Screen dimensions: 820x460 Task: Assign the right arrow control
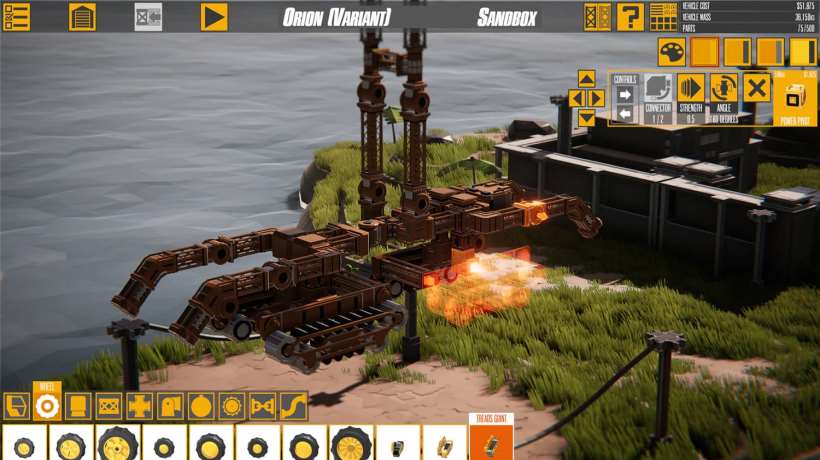[625, 95]
